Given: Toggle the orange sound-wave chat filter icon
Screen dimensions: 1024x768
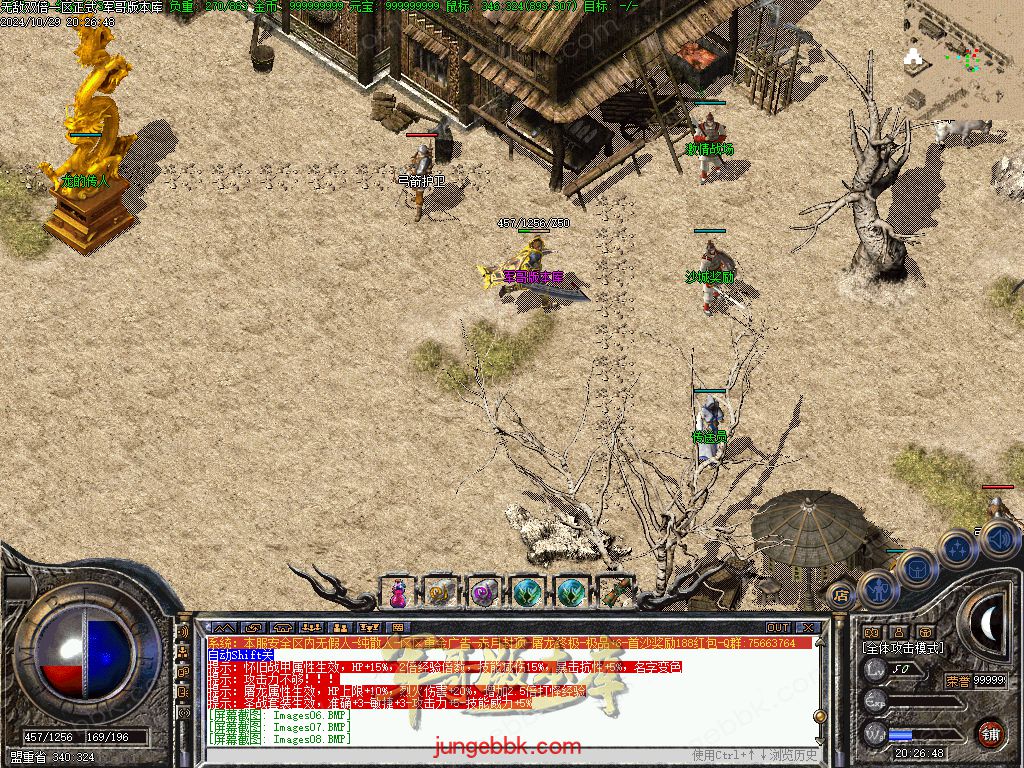Looking at the screenshot, I should (183, 632).
